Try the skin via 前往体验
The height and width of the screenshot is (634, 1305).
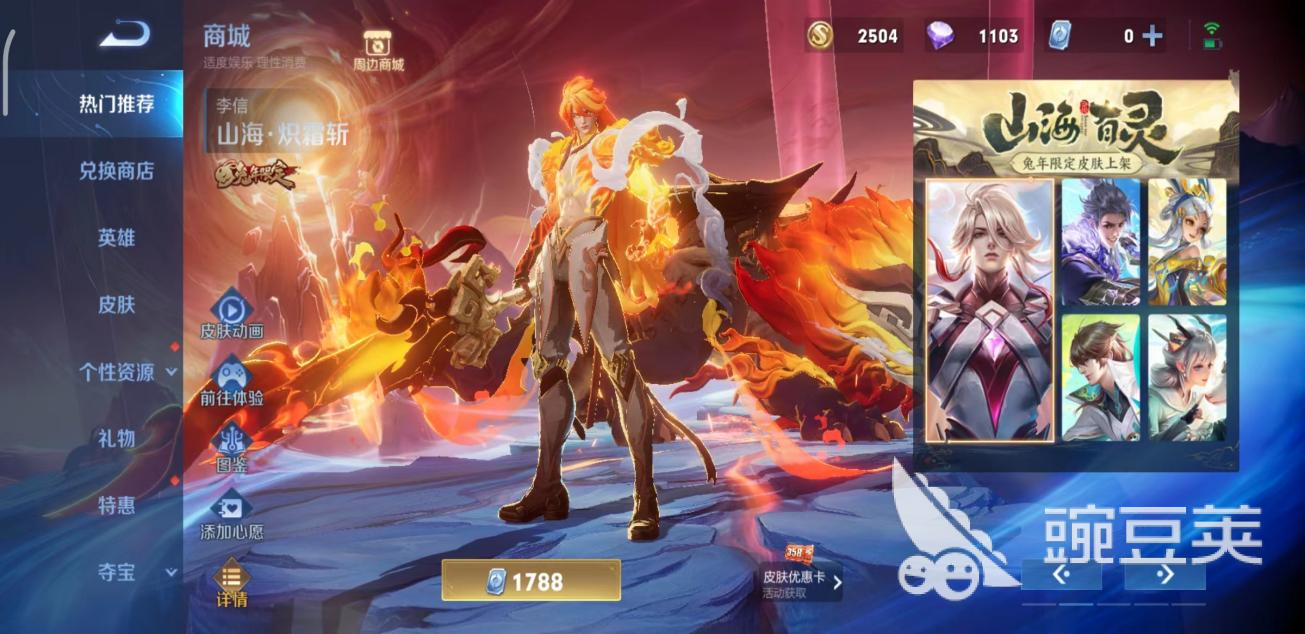pyautogui.click(x=231, y=382)
